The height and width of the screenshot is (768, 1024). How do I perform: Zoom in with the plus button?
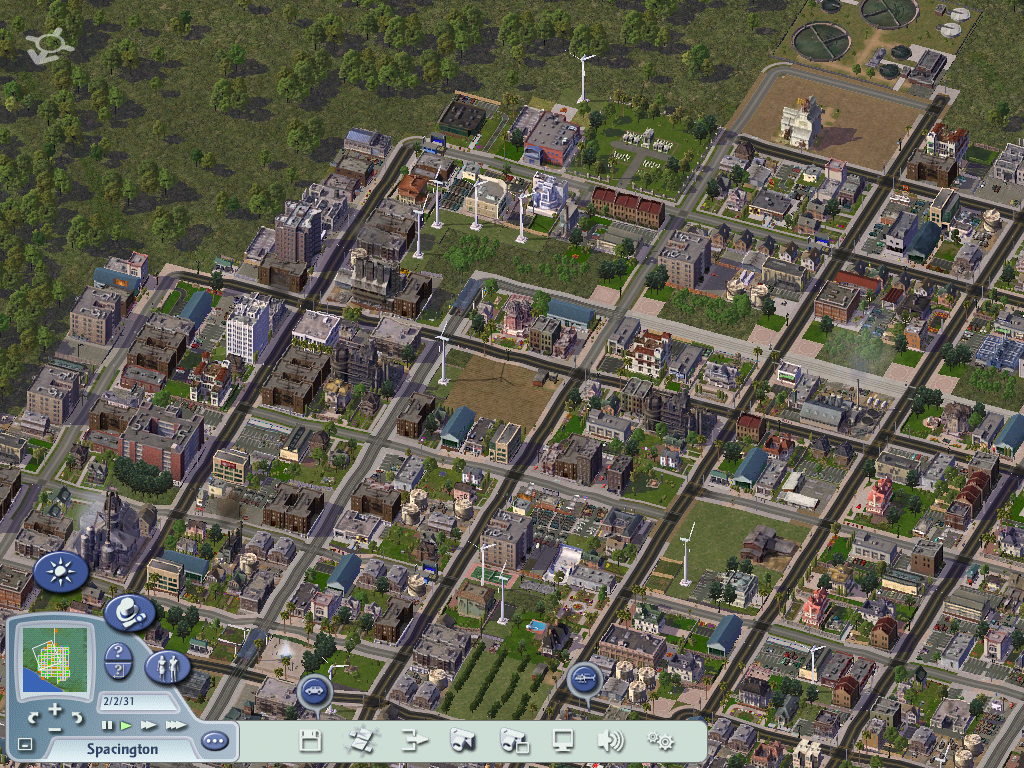coord(55,710)
